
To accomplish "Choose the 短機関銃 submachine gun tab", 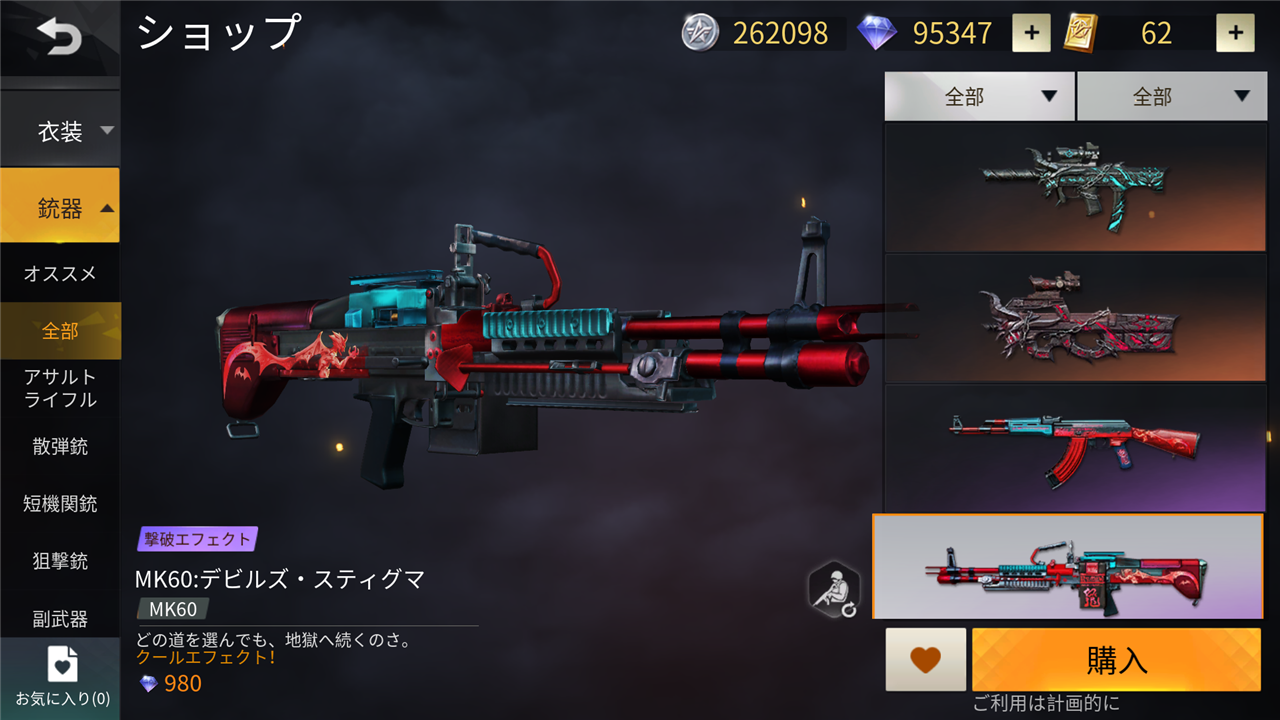I will (x=60, y=504).
